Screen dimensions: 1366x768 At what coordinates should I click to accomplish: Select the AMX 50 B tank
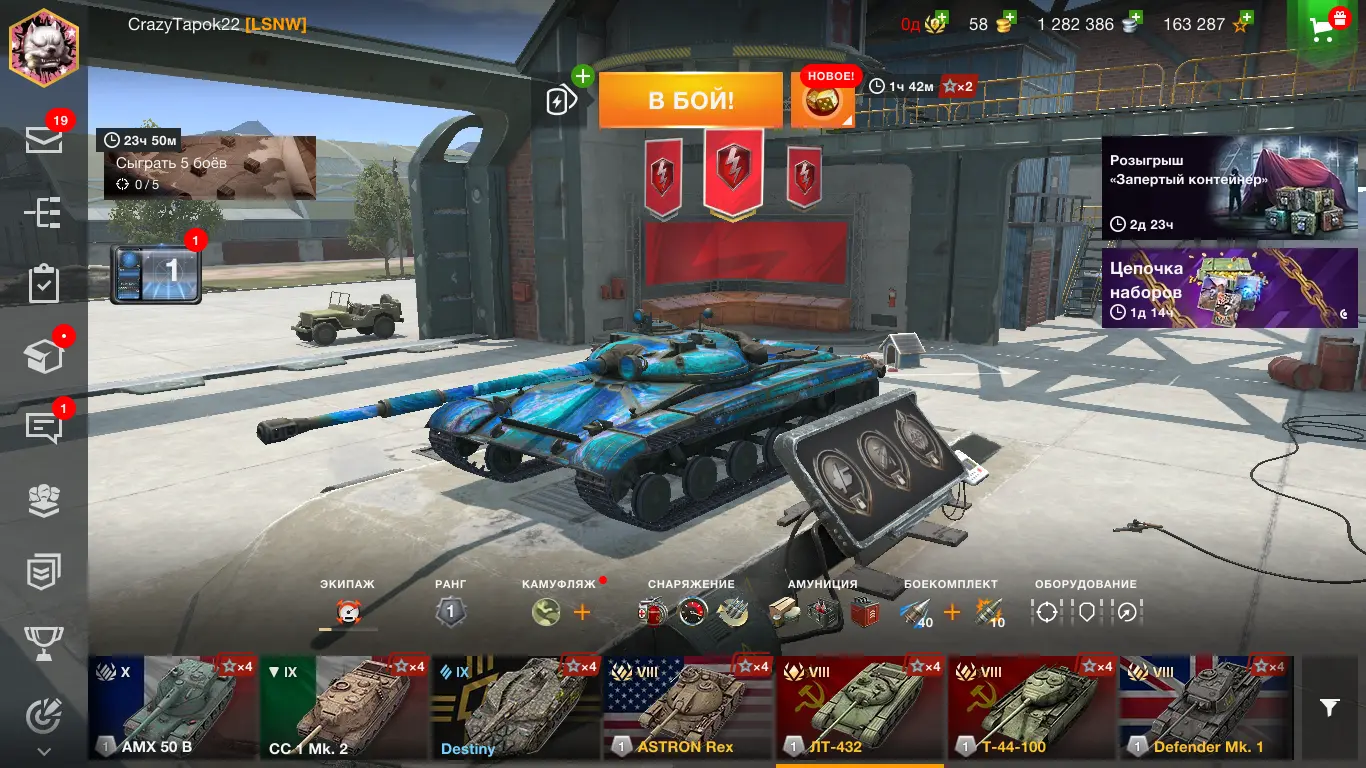pos(173,707)
